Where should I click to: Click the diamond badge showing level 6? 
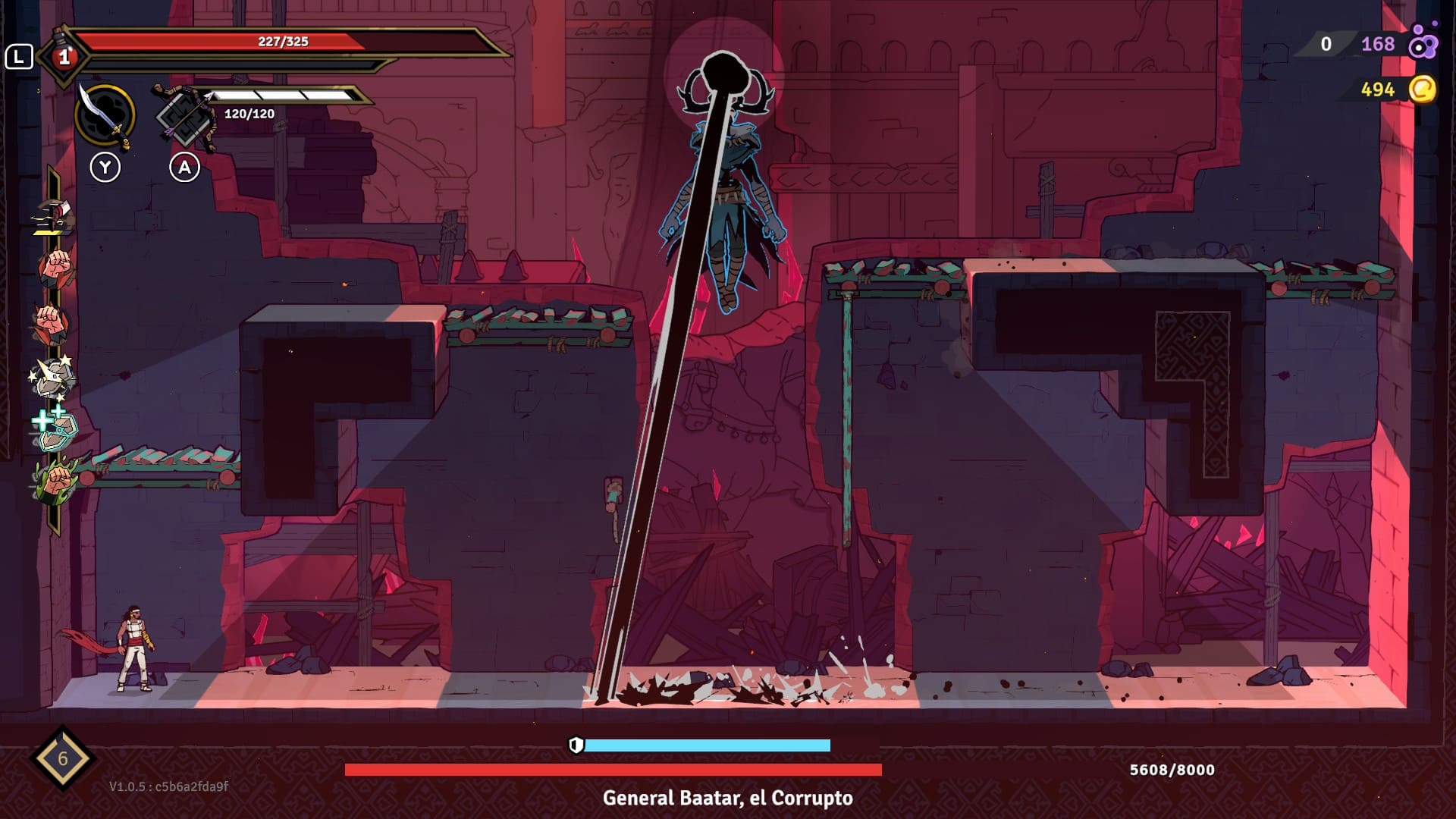pos(62,757)
